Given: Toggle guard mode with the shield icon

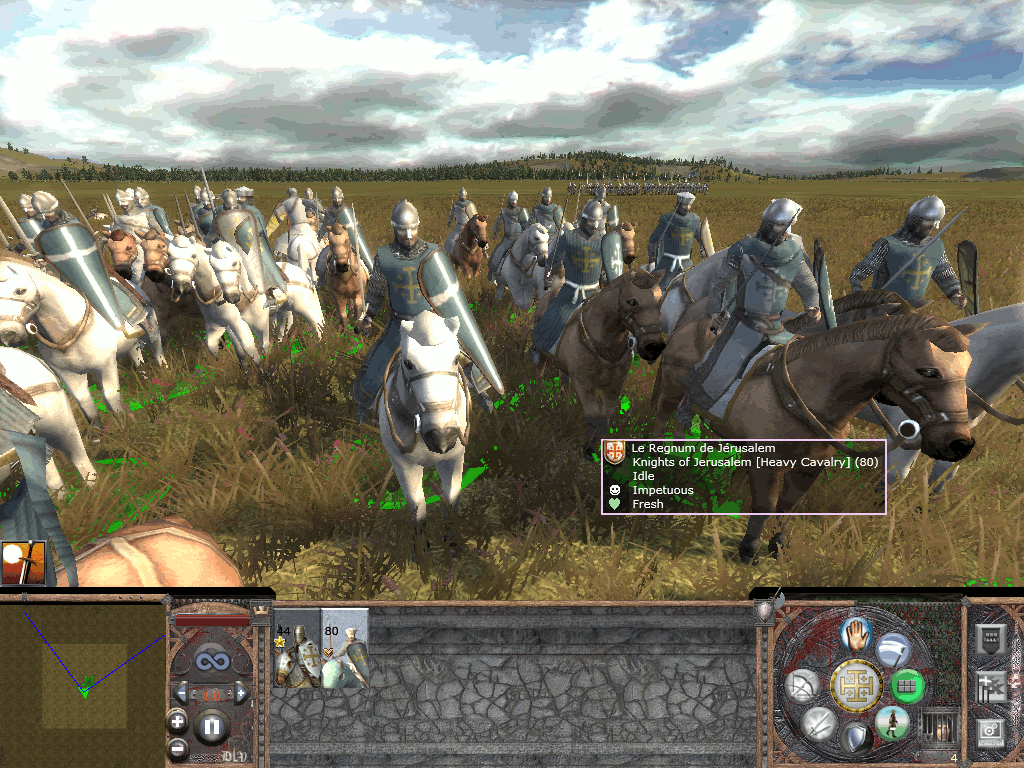Looking at the screenshot, I should tap(855, 739).
